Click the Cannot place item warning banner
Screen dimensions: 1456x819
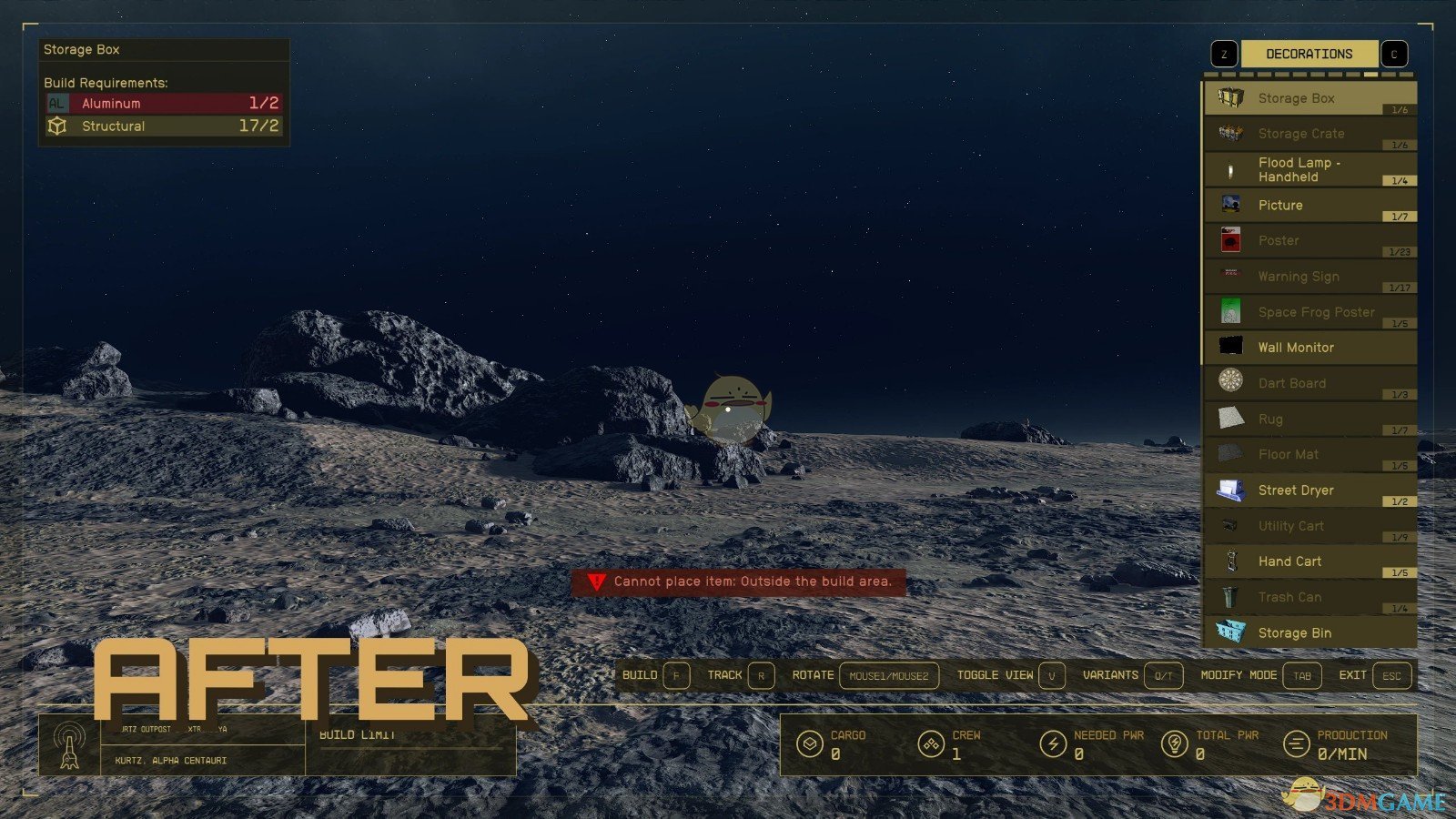tap(742, 581)
